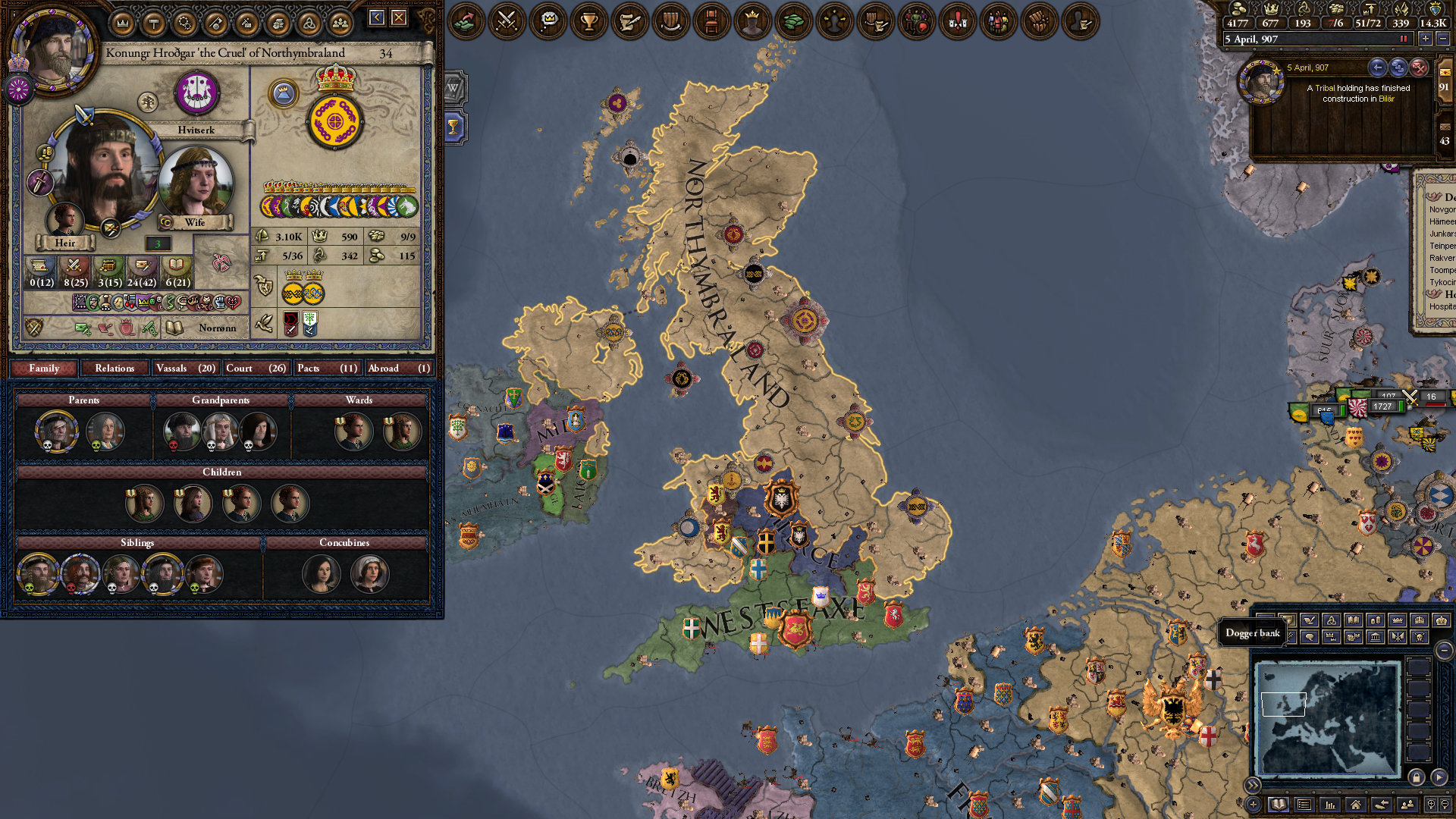Switch to the skull piracy map mode toggle
Image resolution: width=1456 pixels, height=819 pixels.
click(x=1420, y=638)
